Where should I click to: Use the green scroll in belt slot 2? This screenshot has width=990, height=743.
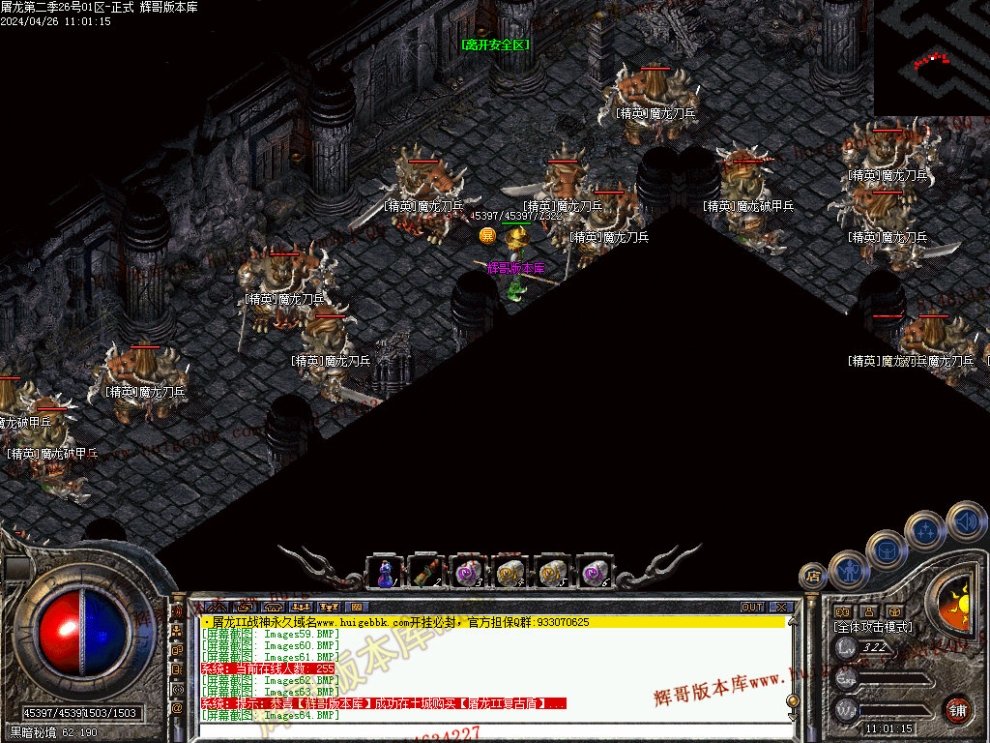pos(426,573)
